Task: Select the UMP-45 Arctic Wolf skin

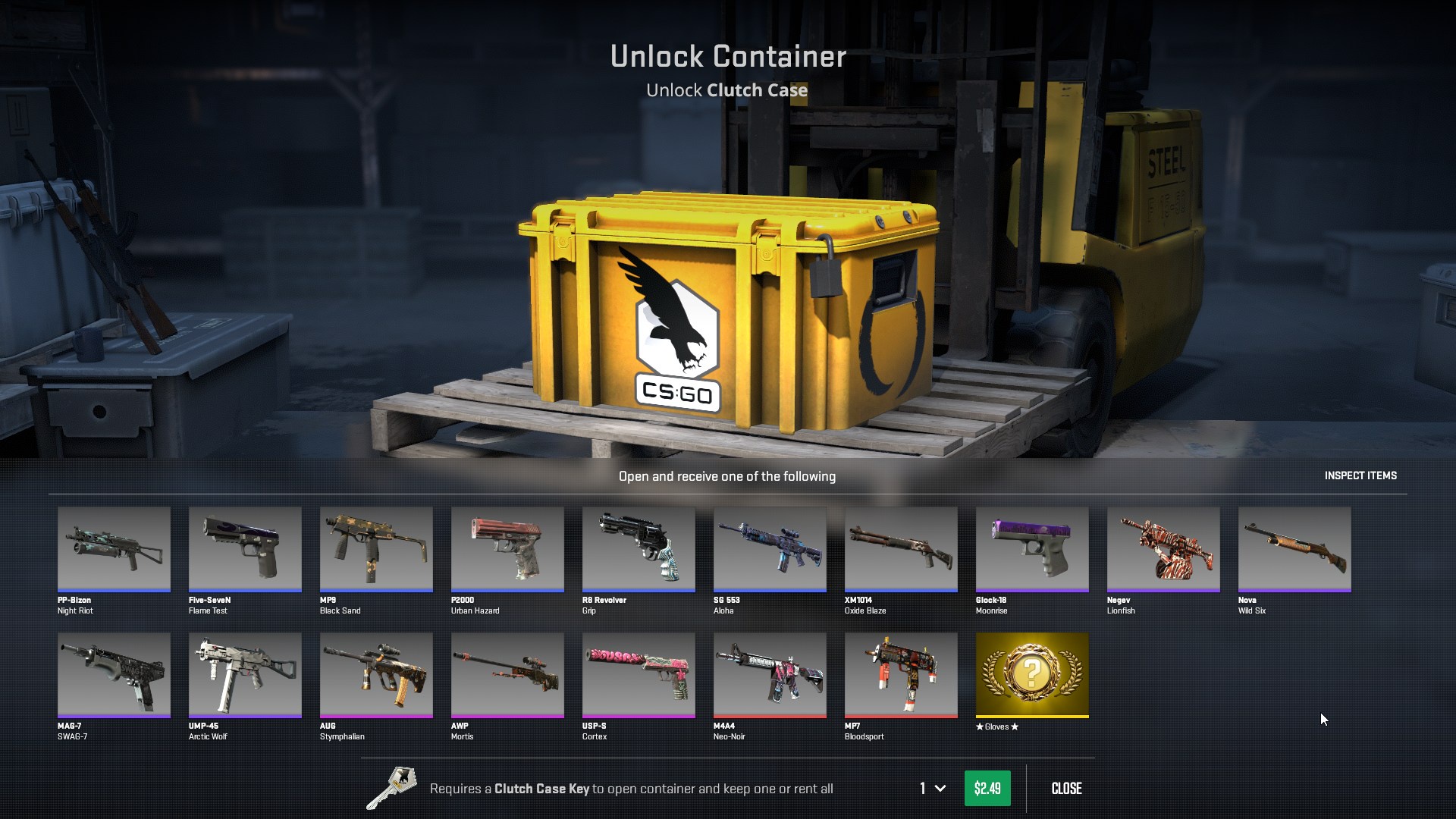Action: 245,674
